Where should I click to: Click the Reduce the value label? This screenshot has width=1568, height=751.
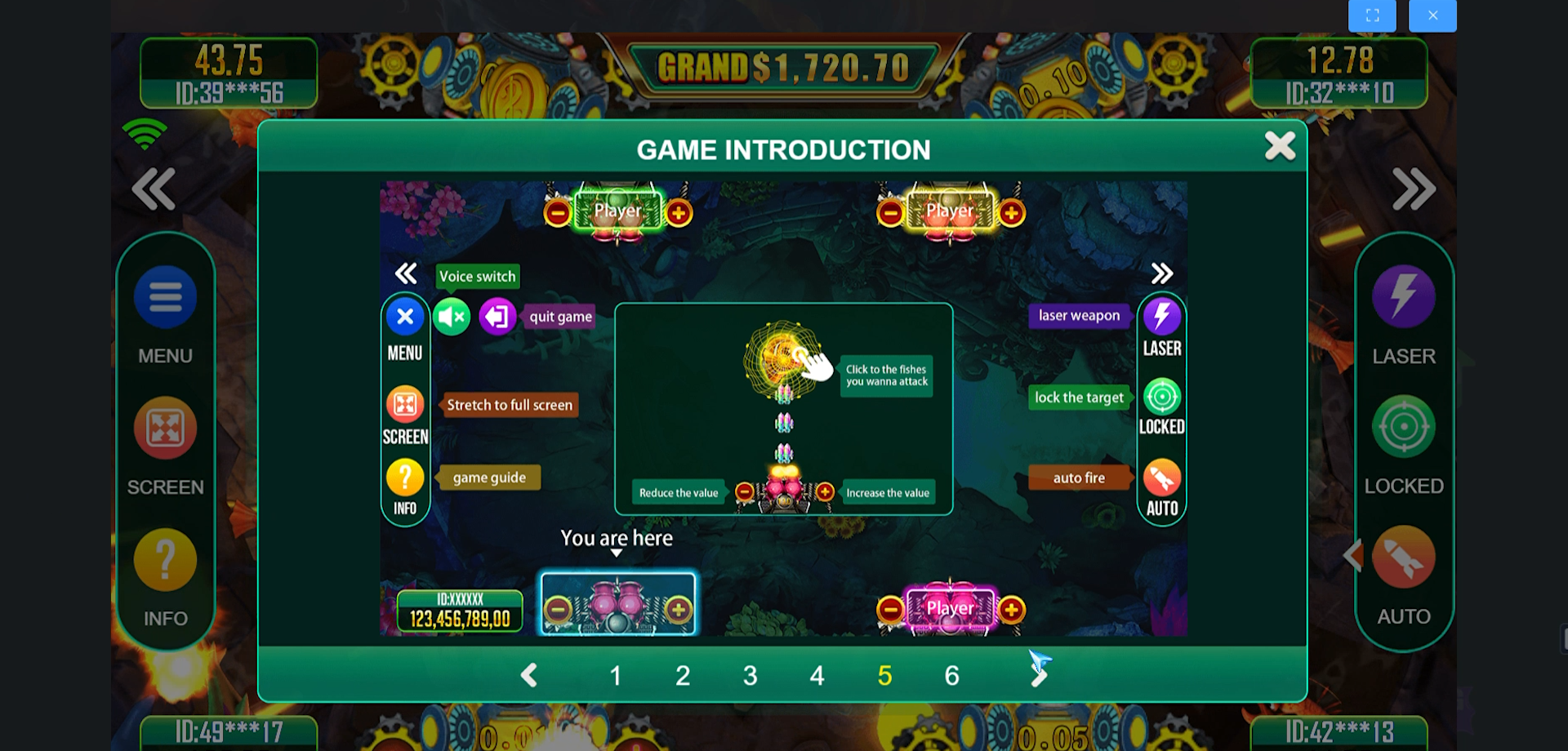679,492
